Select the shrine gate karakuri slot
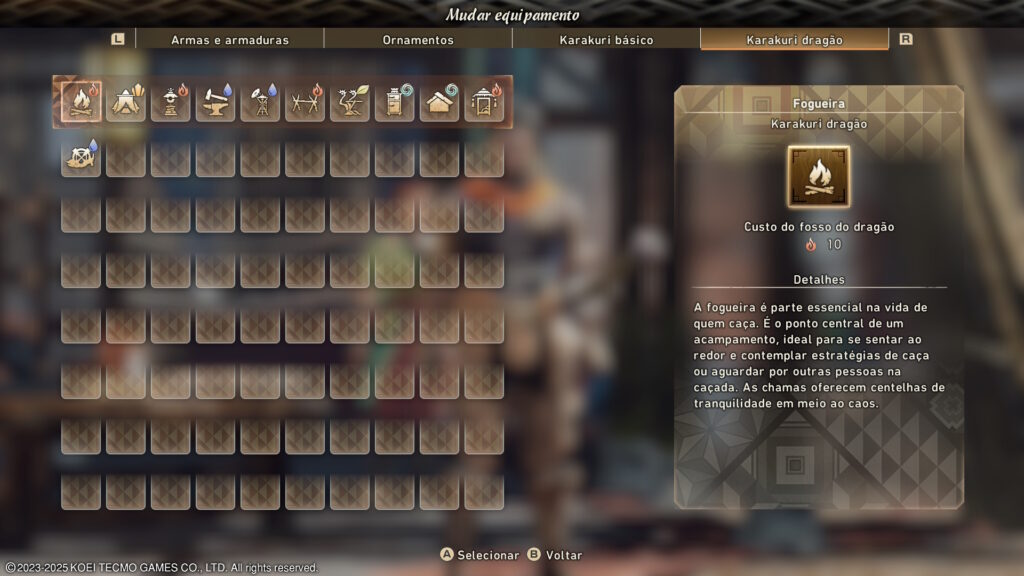Viewport: 1024px width, 576px height. [484, 101]
